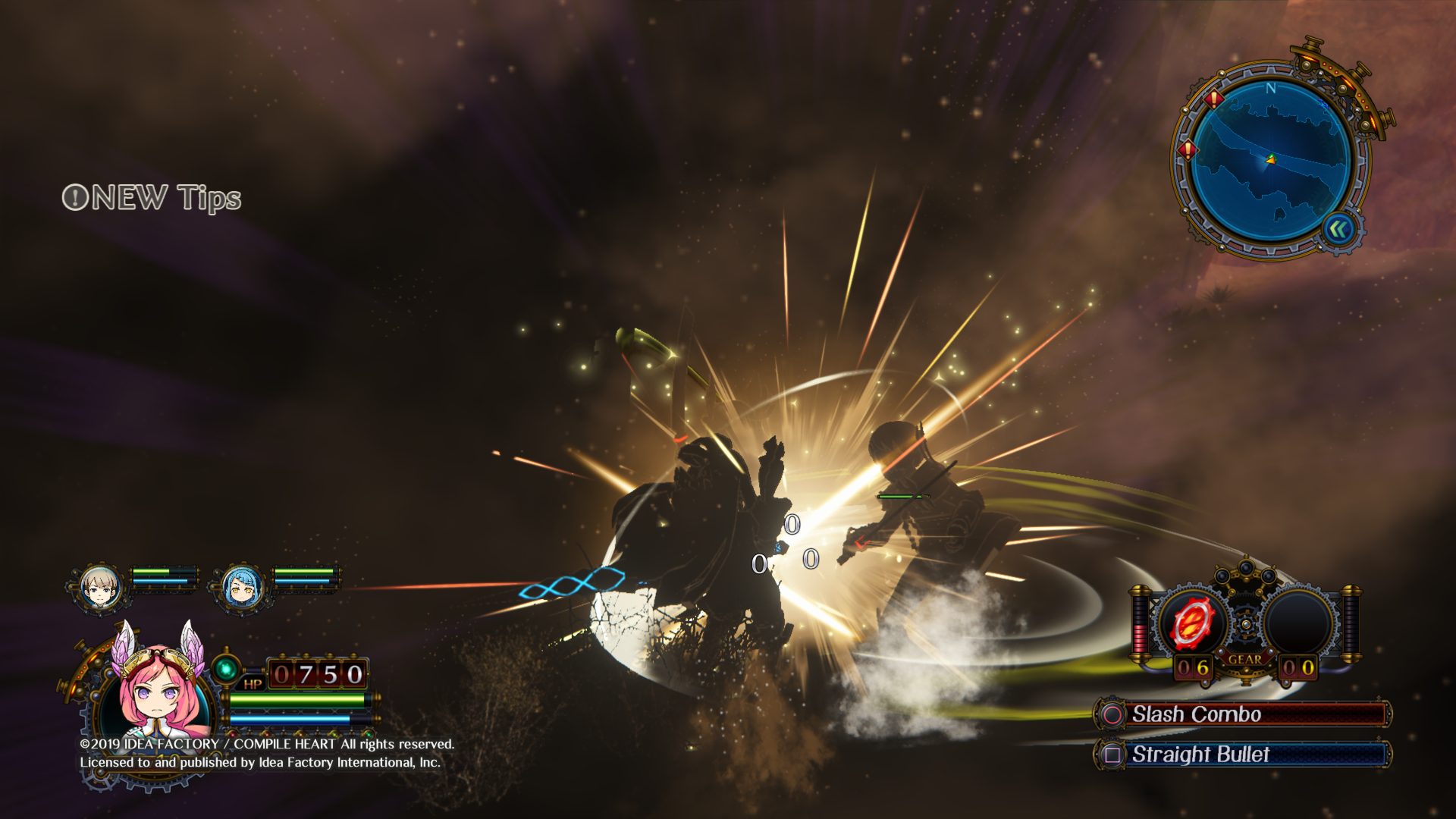Click the green orb beside HP
The image size is (1456, 819).
[225, 669]
